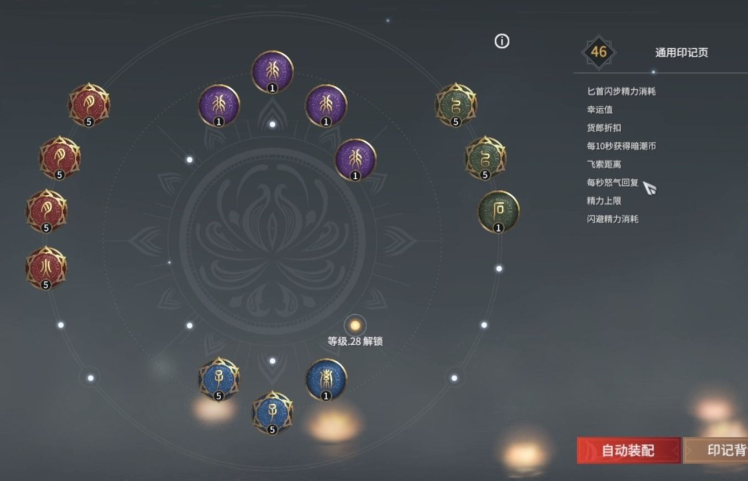The image size is (748, 481).
Task: Click the red 自动装配 auto-equip button
Action: (628, 450)
